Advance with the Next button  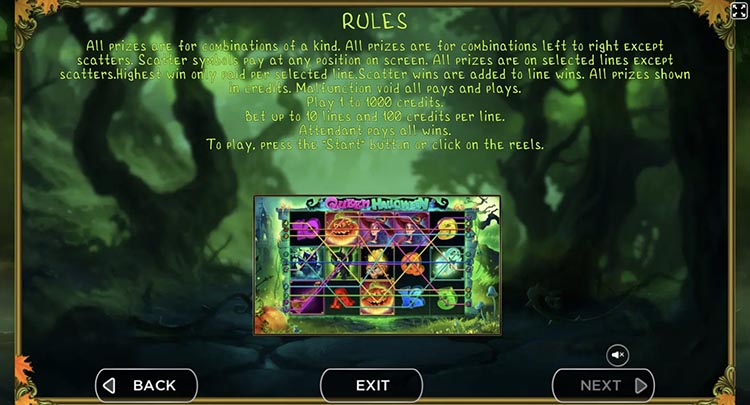[x=603, y=385]
